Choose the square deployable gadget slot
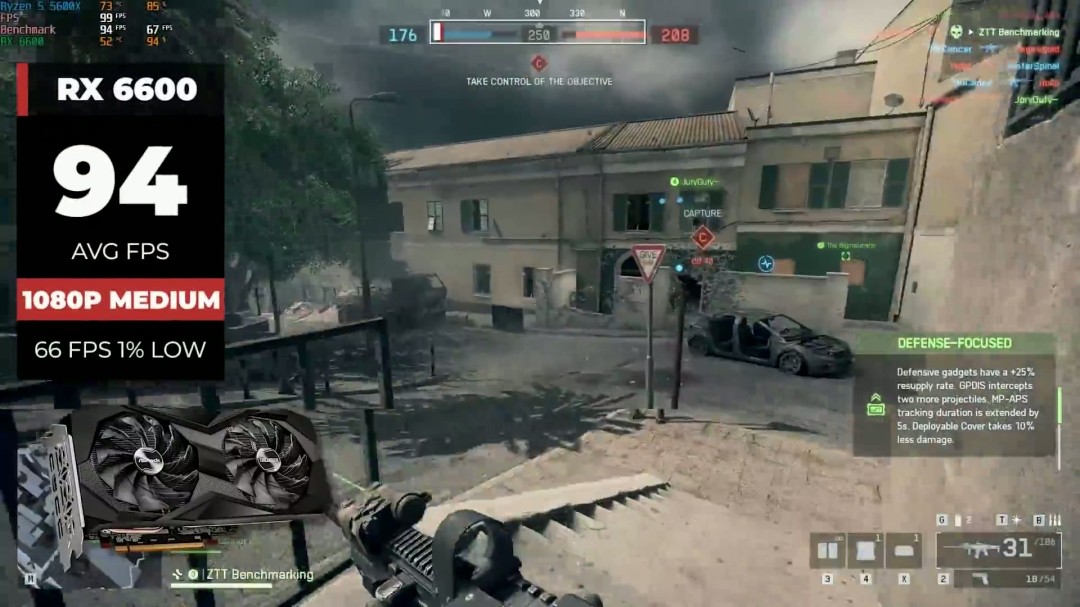This screenshot has height=607, width=1080. click(865, 550)
